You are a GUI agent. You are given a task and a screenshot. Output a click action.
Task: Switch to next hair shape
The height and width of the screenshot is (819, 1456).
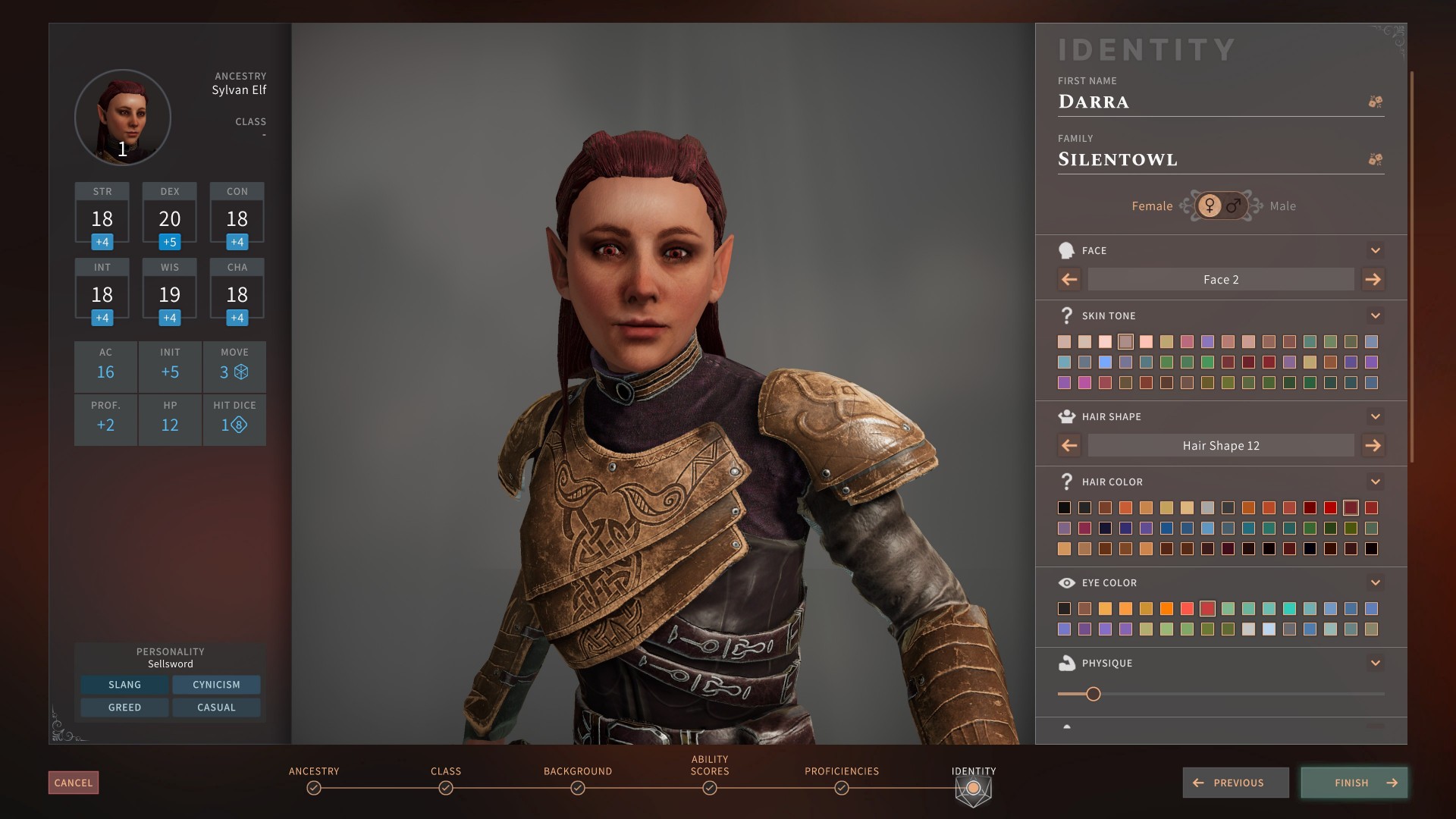coord(1373,445)
